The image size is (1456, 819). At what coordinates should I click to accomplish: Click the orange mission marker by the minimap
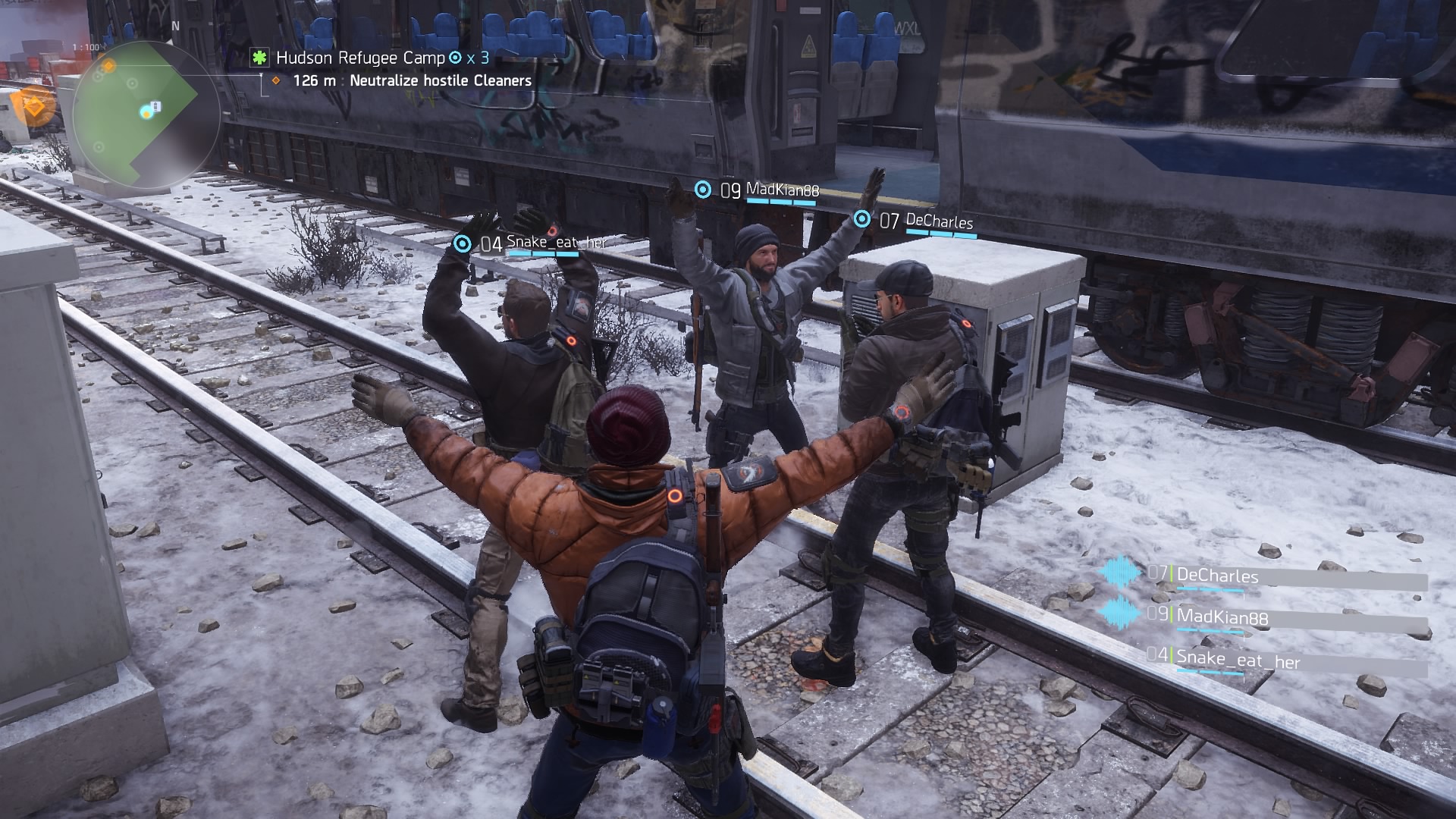coord(35,105)
